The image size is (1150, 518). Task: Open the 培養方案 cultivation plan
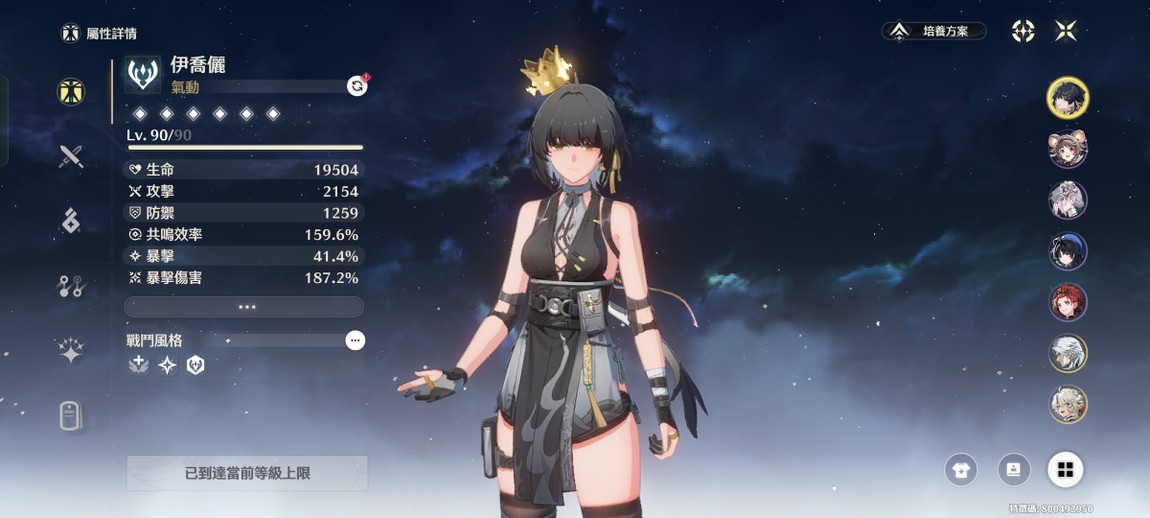[x=934, y=31]
